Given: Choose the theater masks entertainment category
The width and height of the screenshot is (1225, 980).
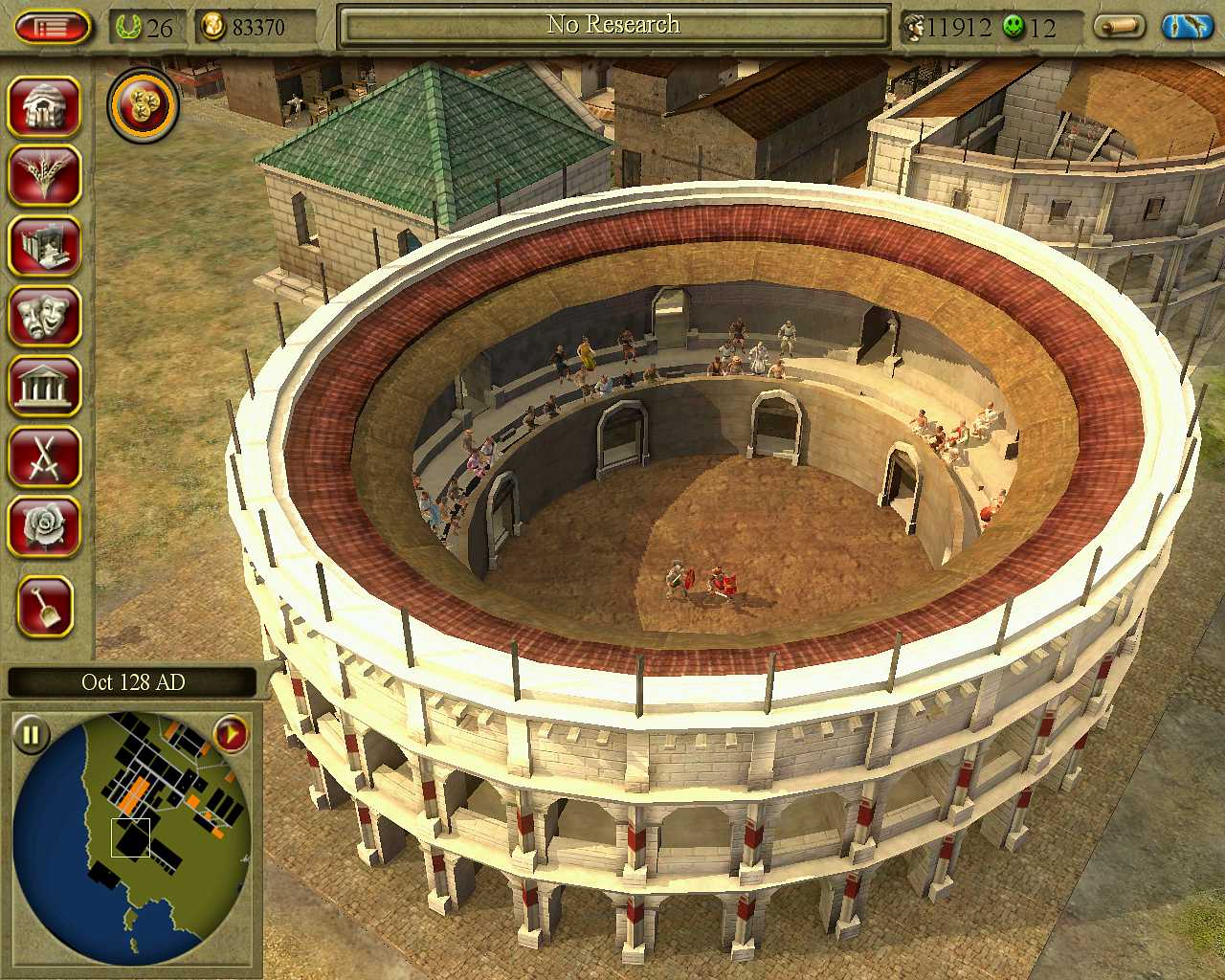Looking at the screenshot, I should [x=44, y=316].
